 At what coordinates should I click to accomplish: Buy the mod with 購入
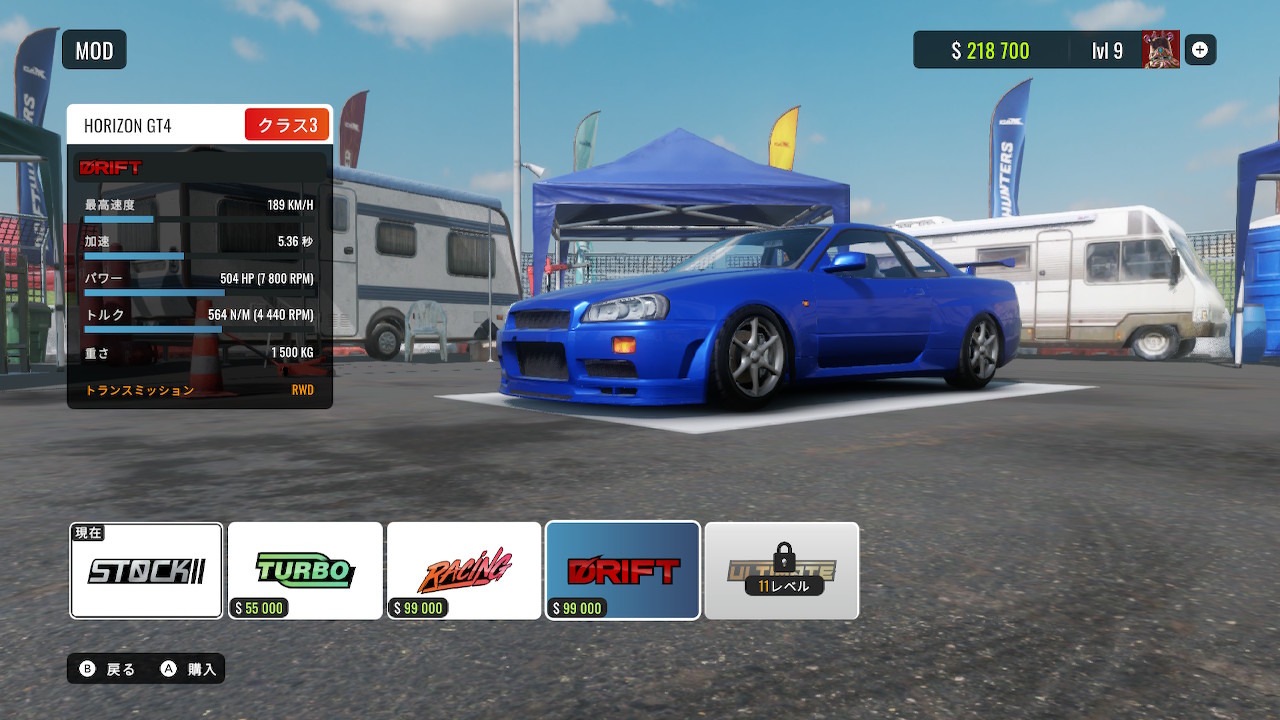click(x=190, y=669)
